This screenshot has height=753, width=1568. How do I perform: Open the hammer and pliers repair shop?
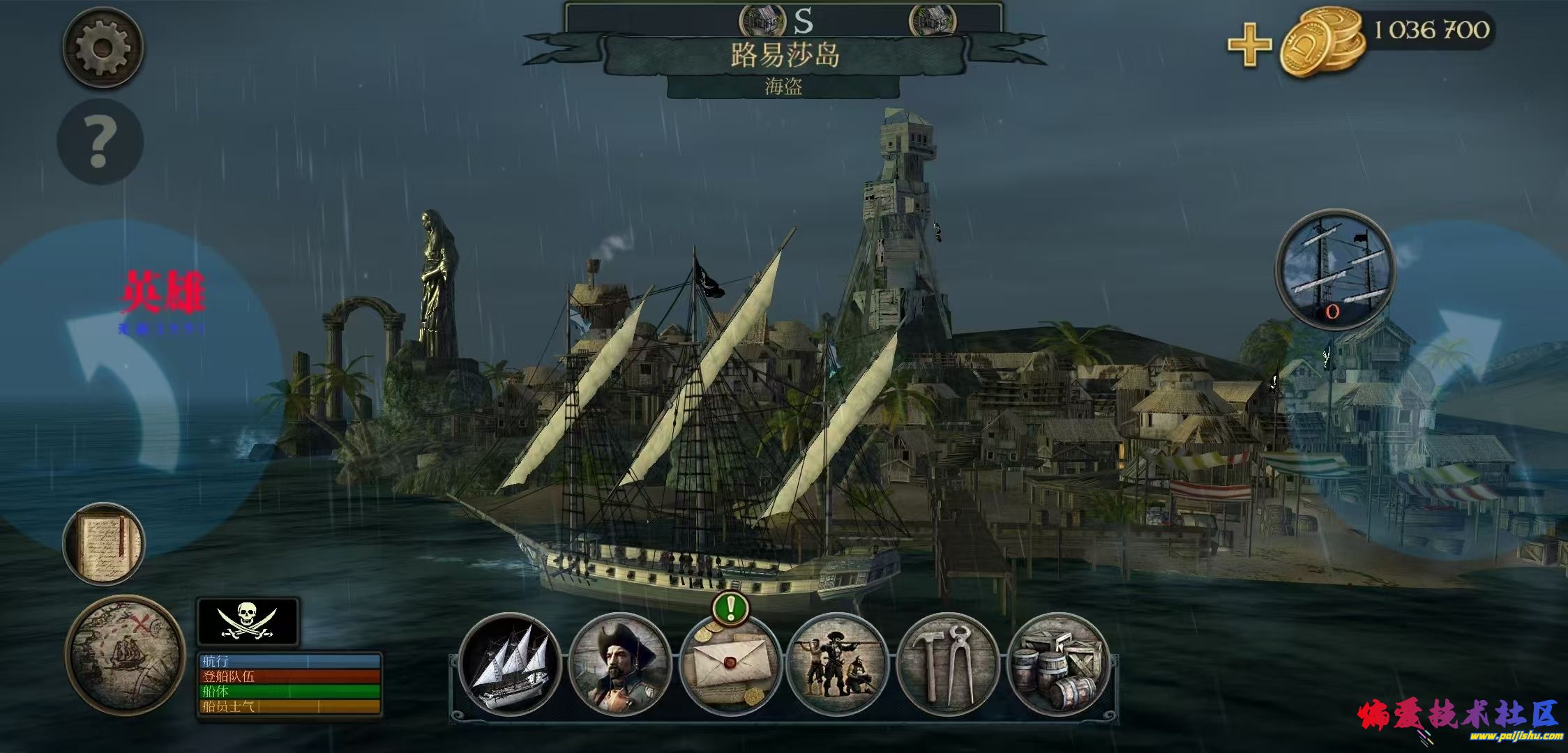pyautogui.click(x=947, y=664)
